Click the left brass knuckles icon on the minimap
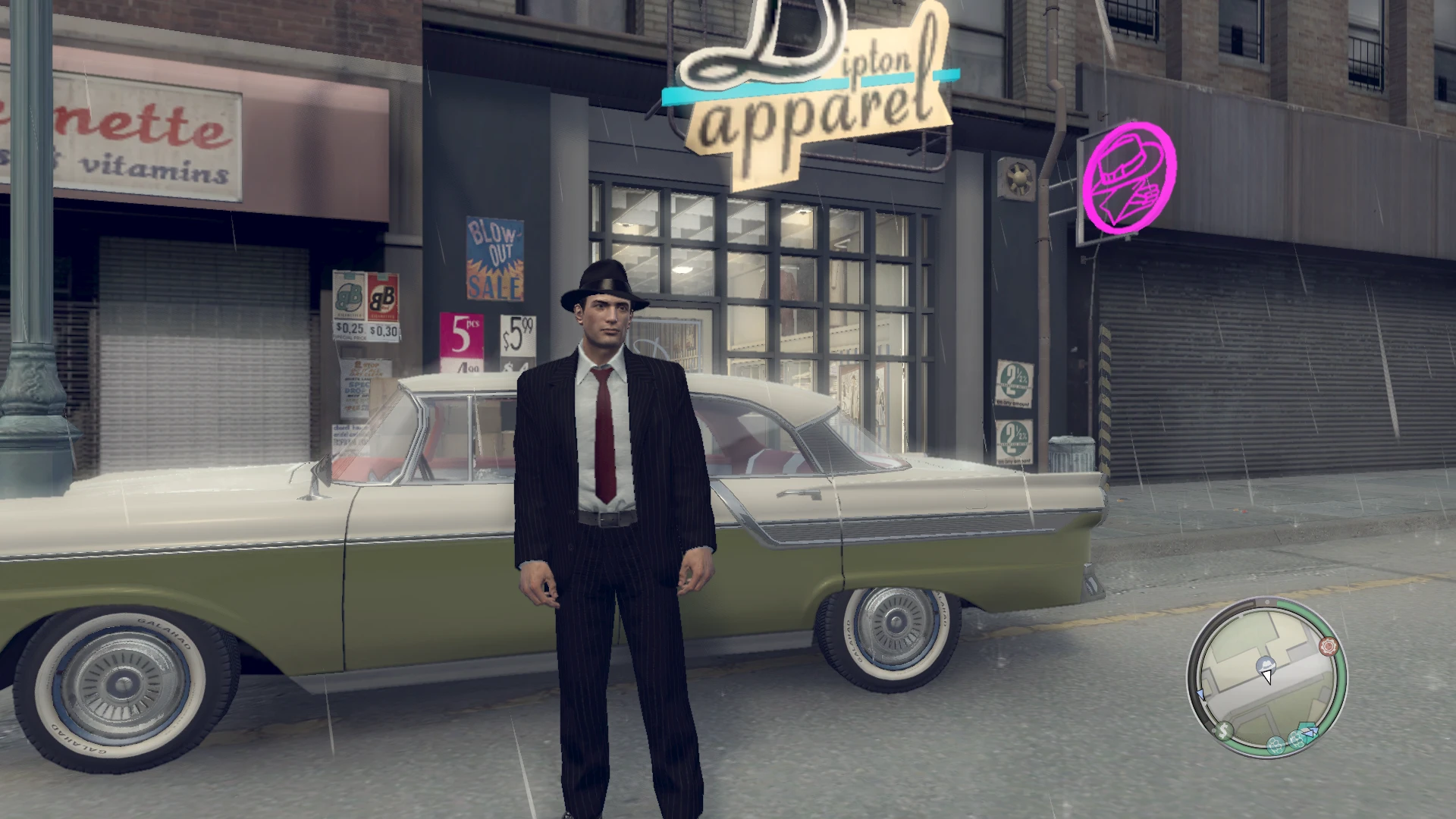1456x819 pixels. (1276, 745)
